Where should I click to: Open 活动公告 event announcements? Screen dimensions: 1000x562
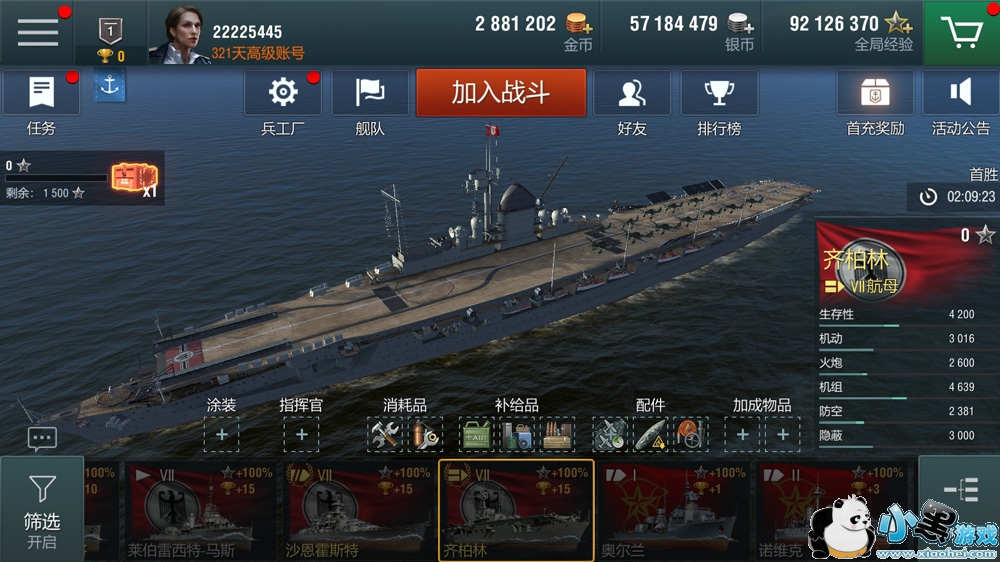960,94
